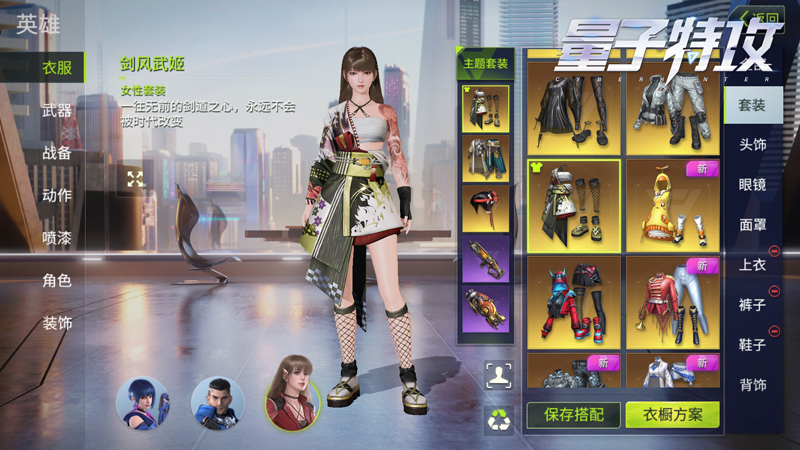Click the 返回 back button

click(759, 17)
